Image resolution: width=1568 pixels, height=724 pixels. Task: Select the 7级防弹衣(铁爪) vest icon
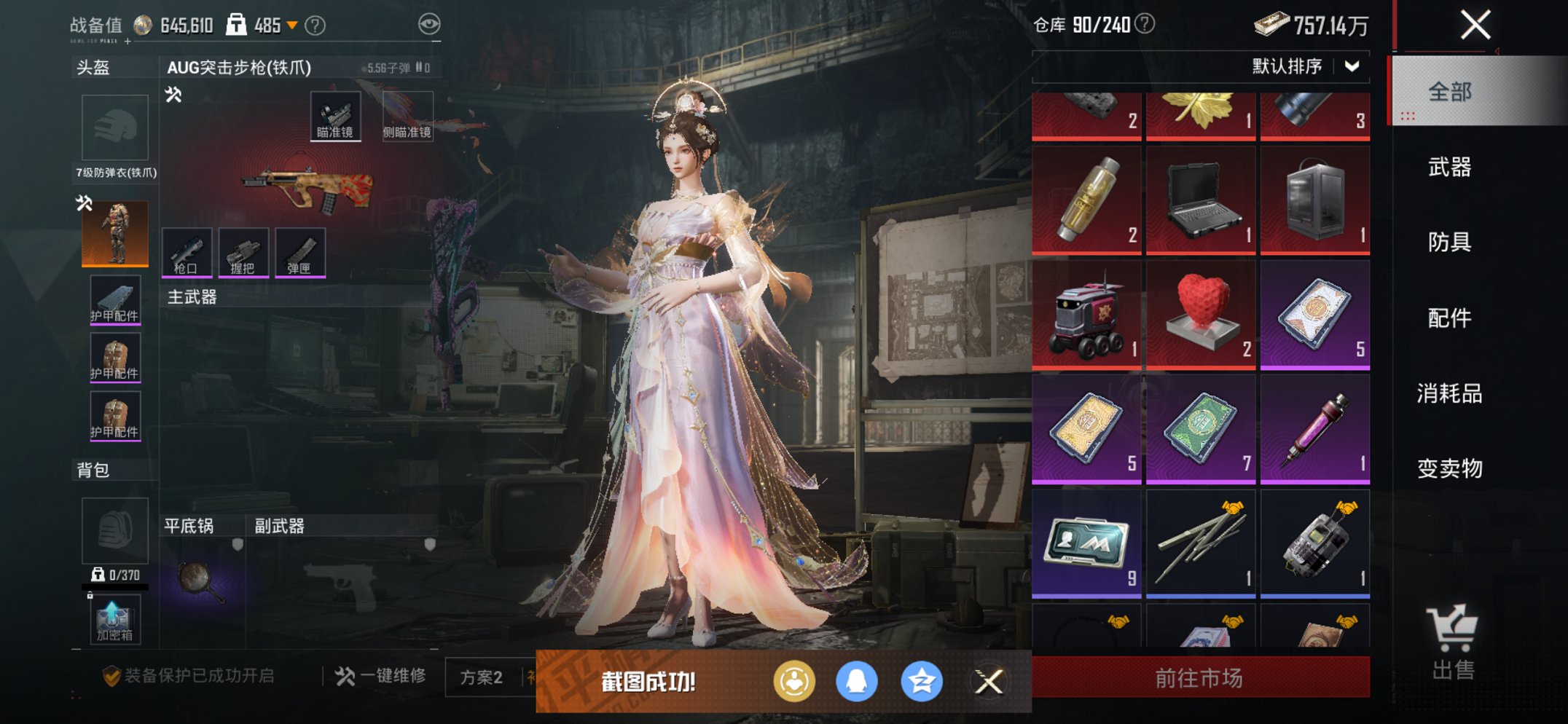click(114, 232)
